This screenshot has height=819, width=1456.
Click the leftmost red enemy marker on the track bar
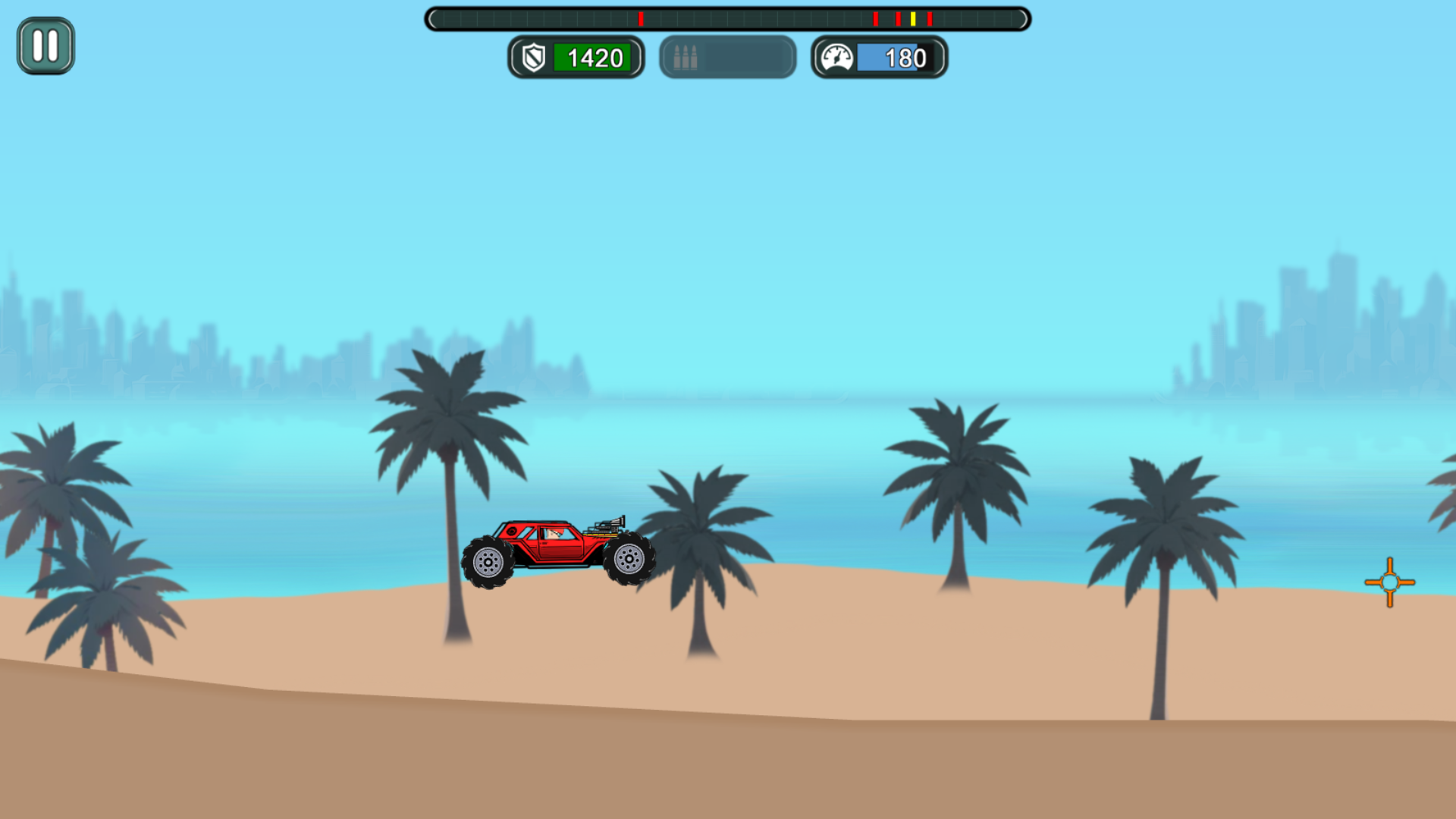(x=641, y=19)
